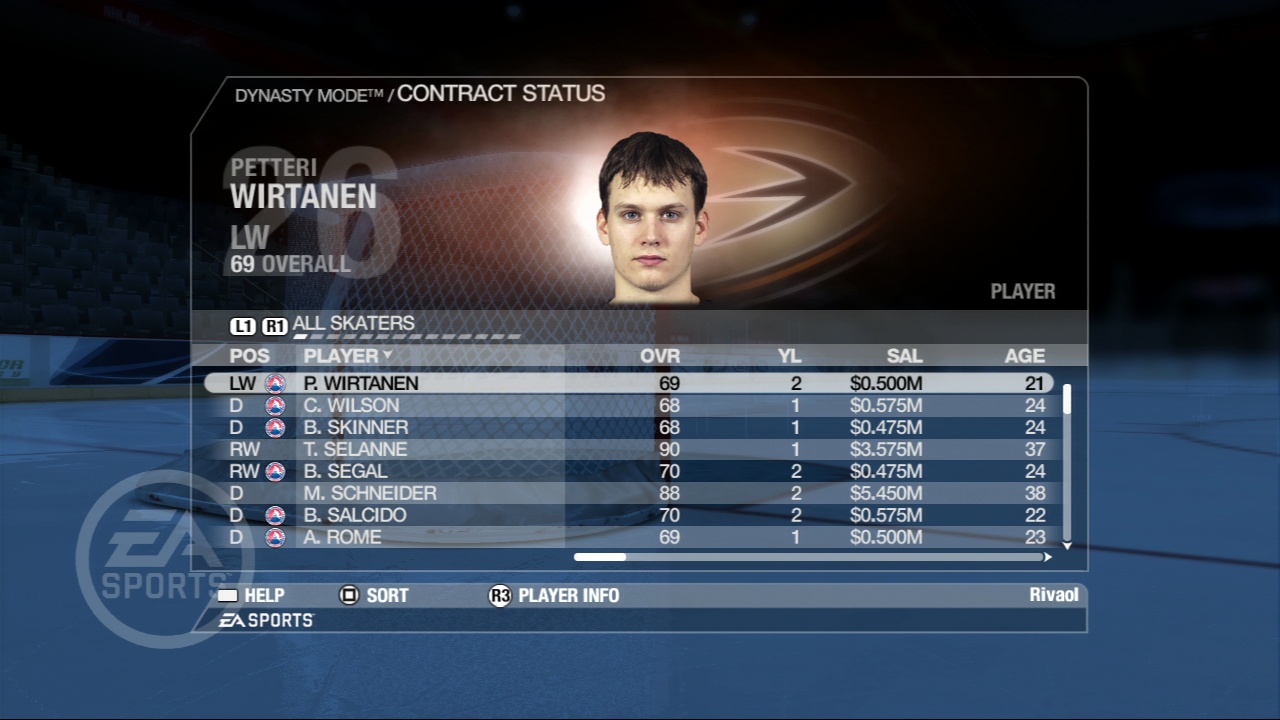1280x720 pixels.
Task: Sort by the AGE column header
Action: pos(1025,355)
